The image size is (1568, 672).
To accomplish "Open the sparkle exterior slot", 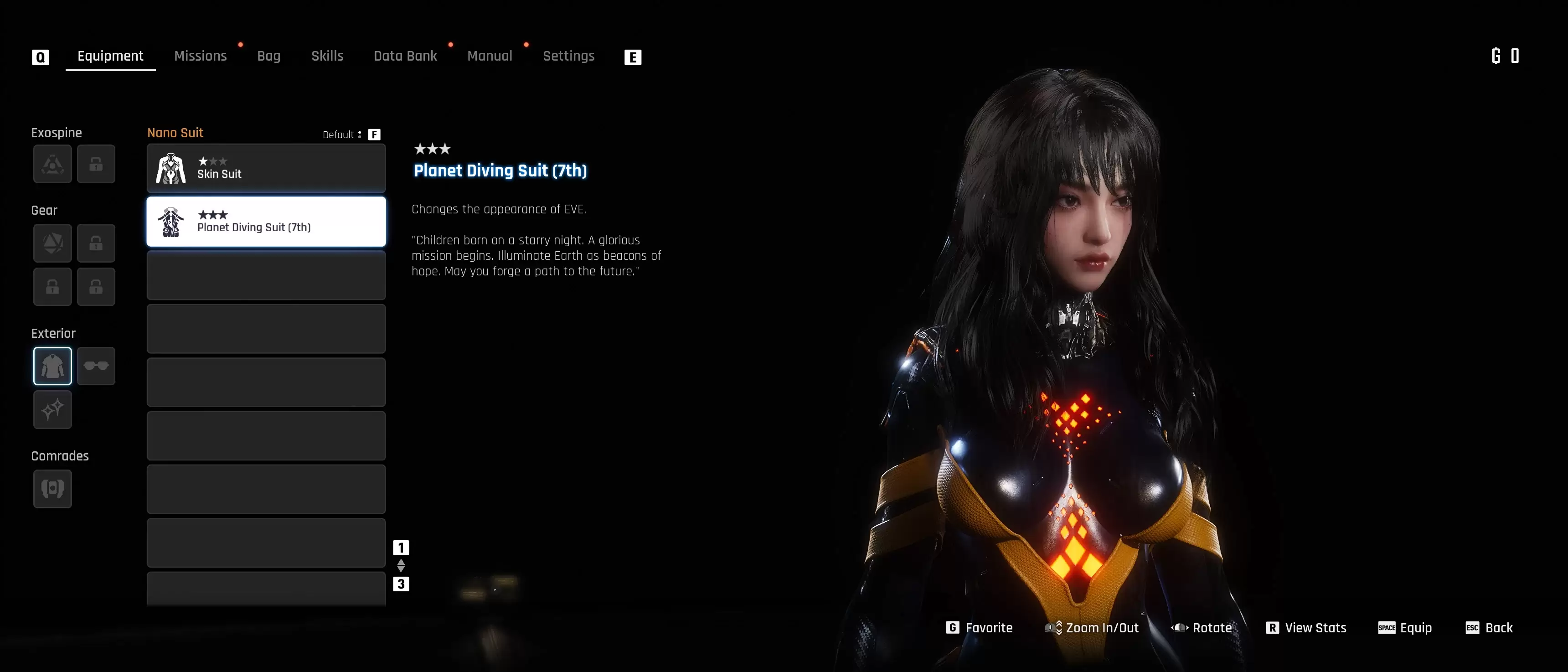I will pos(52,410).
